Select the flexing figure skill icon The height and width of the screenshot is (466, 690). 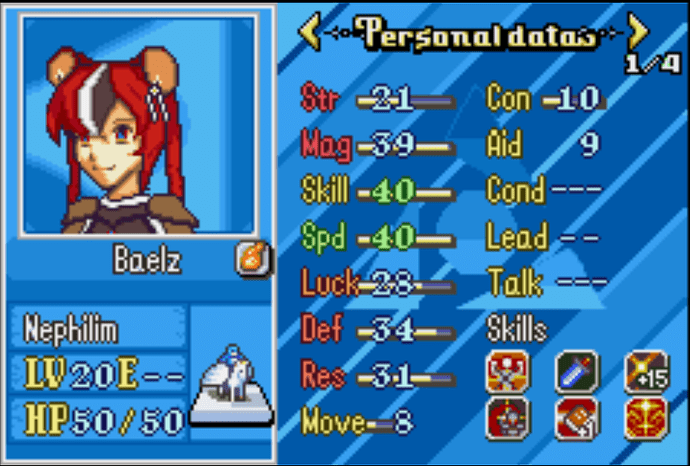[507, 372]
